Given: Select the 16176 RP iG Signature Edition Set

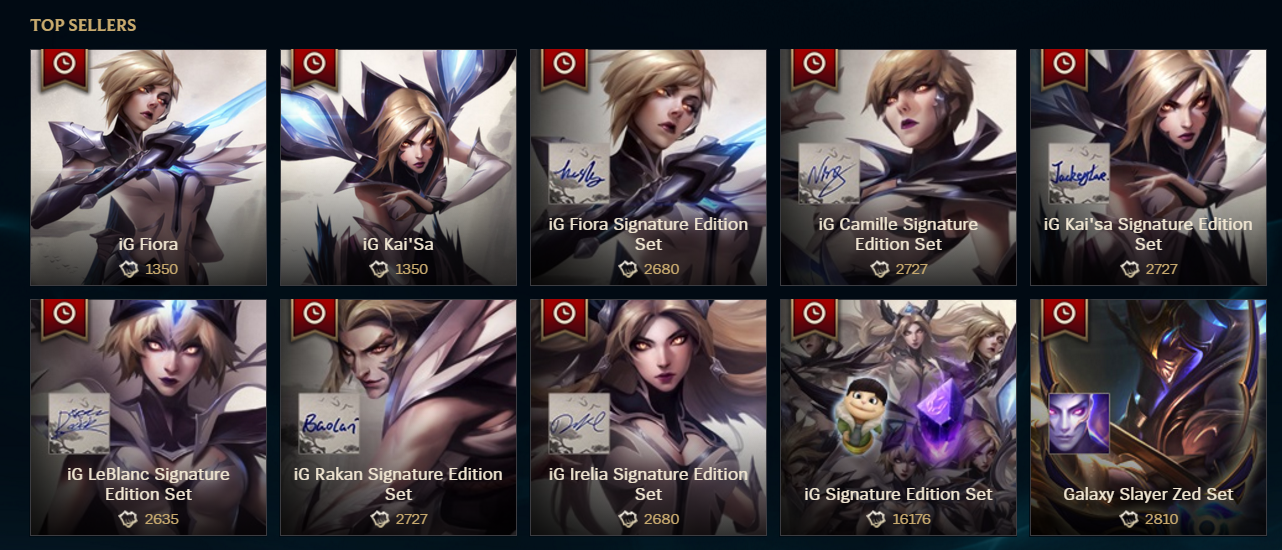Looking at the screenshot, I should pos(898,417).
